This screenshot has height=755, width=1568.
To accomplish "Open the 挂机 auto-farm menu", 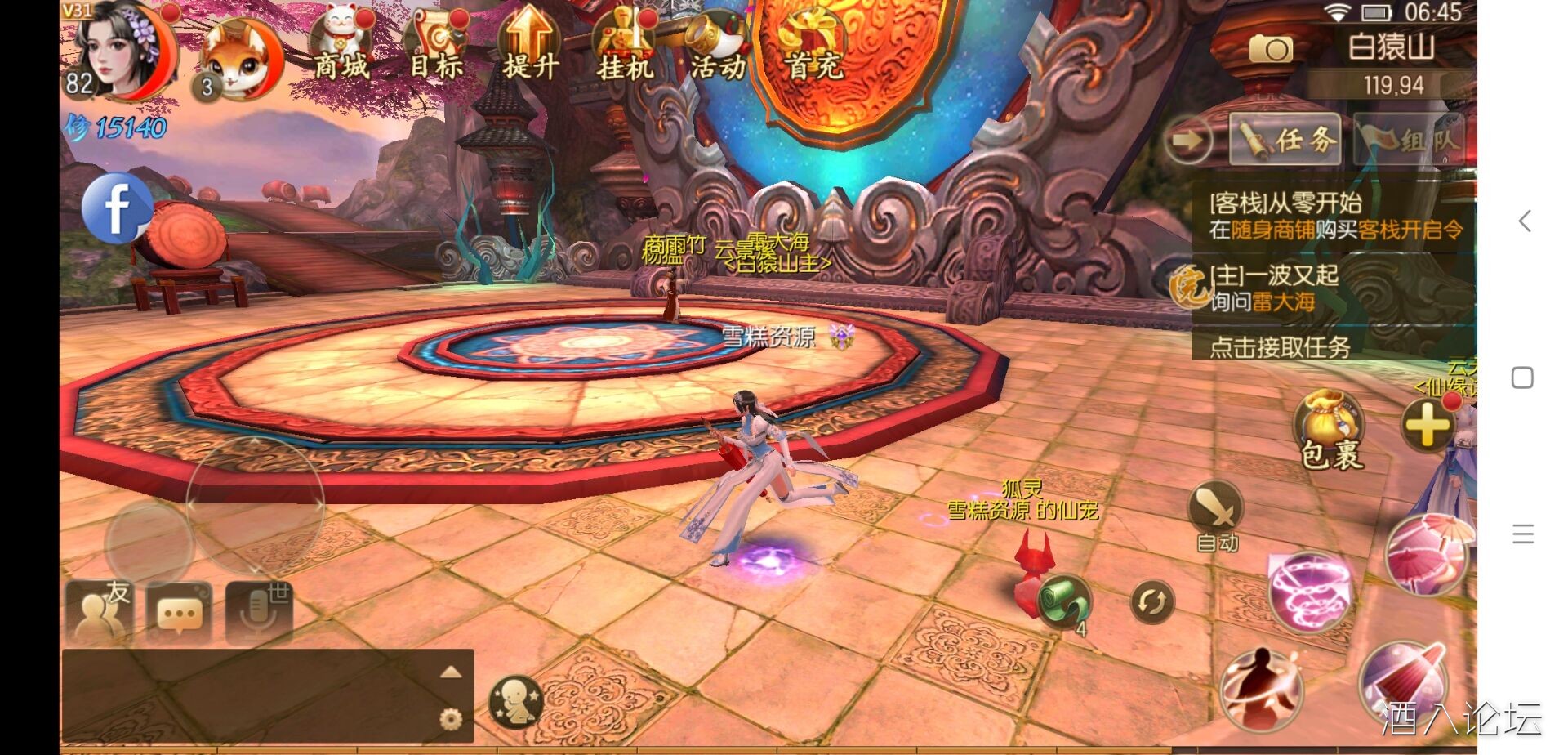I will [625, 47].
